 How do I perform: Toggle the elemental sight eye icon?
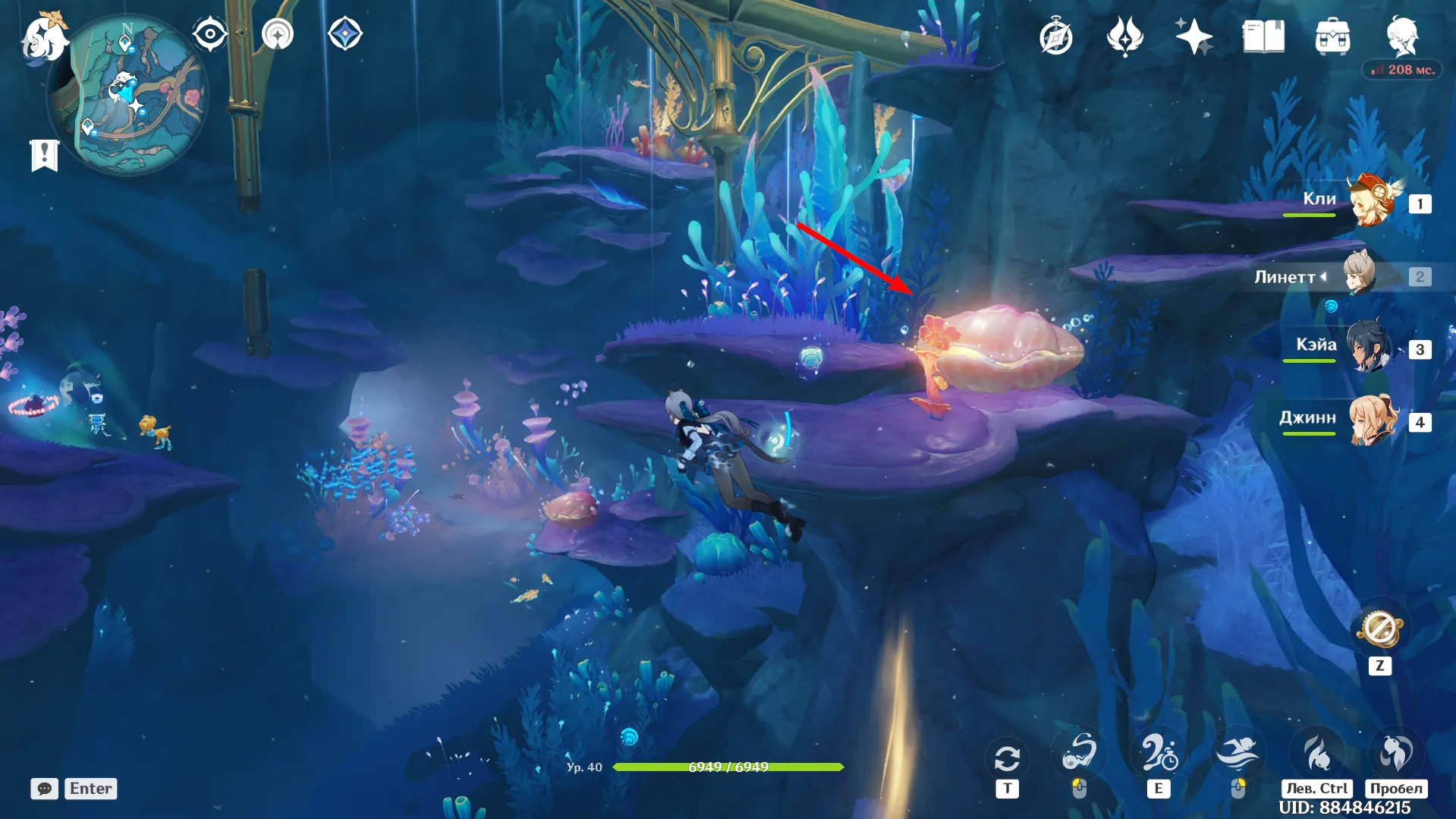coord(209,34)
